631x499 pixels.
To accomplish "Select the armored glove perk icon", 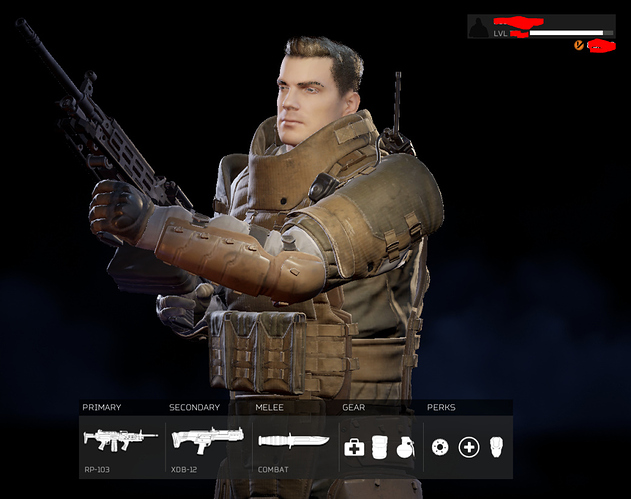I will [496, 446].
